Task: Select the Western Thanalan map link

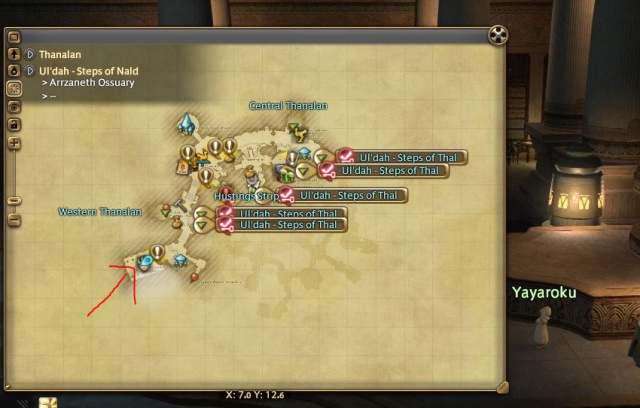Action: coord(100,212)
